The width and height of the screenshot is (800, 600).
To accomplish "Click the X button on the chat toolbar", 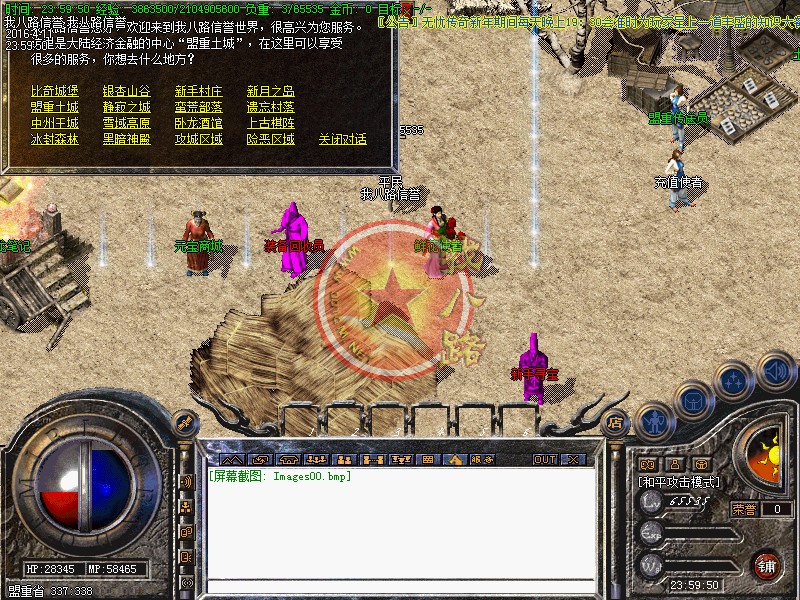I will click(x=573, y=459).
